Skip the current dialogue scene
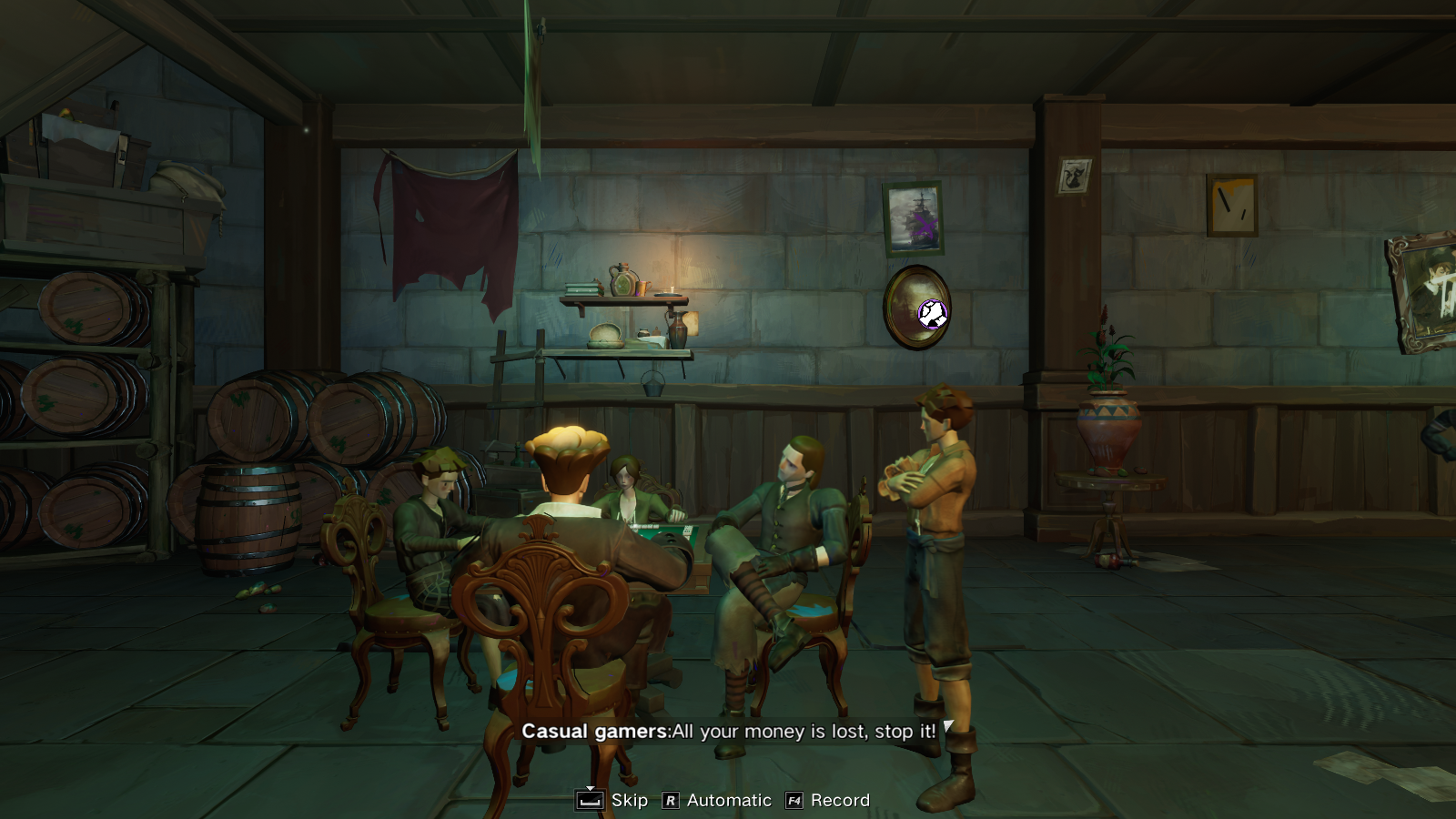This screenshot has width=1456, height=819. (x=612, y=800)
